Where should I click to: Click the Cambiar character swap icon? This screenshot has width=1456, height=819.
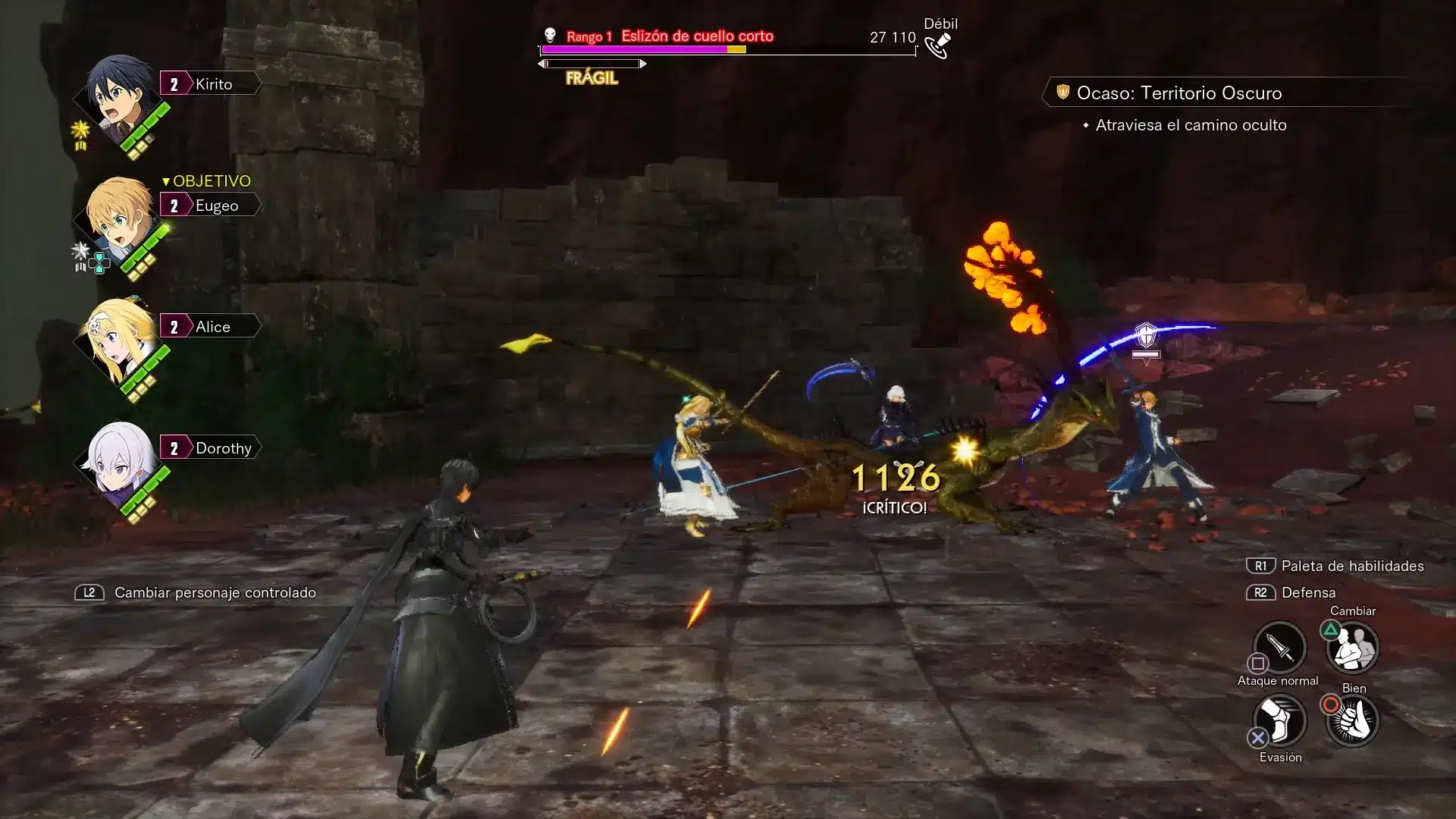(x=1352, y=647)
